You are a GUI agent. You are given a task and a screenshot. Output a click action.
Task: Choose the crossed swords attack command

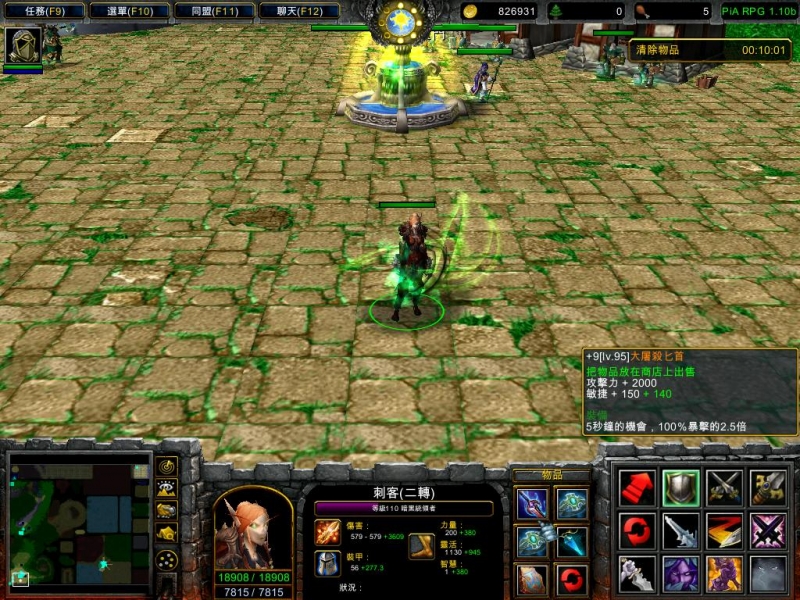(x=724, y=487)
